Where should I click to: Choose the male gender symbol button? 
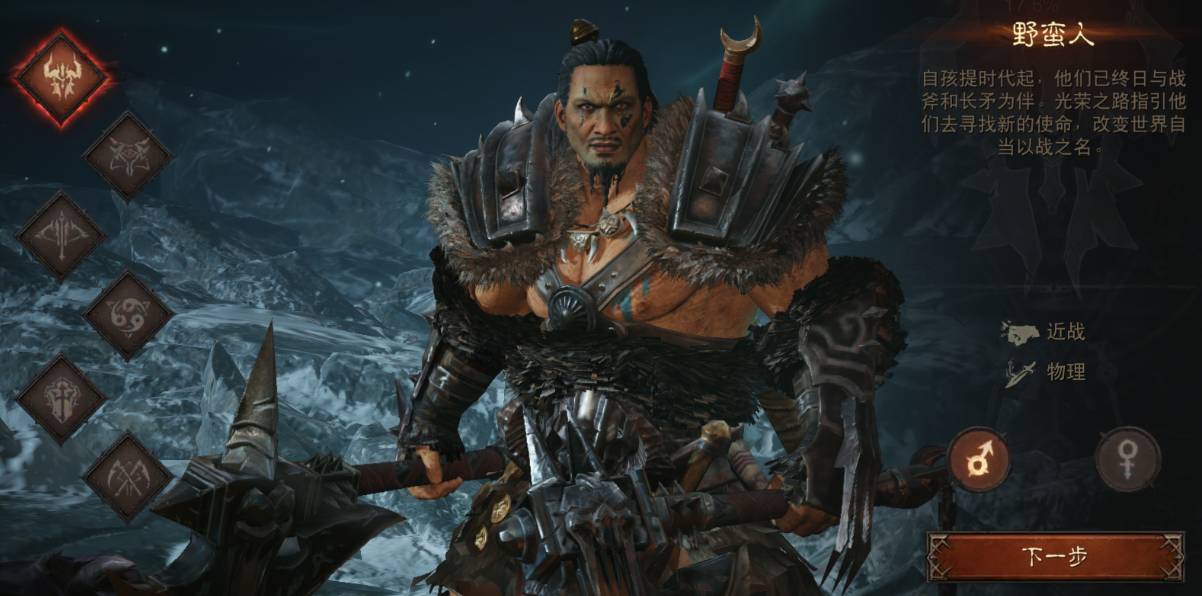[x=978, y=459]
